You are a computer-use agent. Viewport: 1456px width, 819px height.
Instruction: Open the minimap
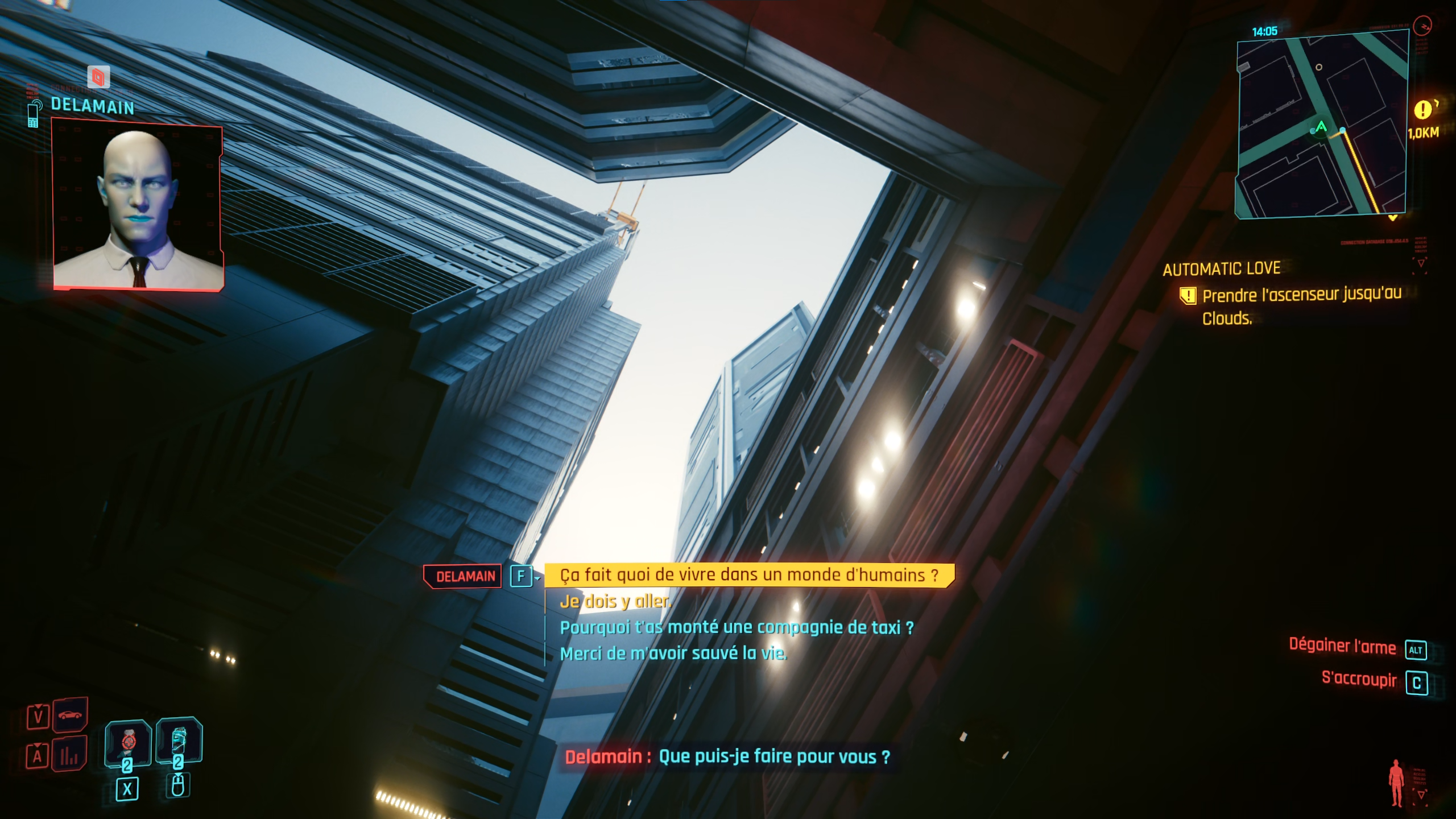pos(1322,125)
